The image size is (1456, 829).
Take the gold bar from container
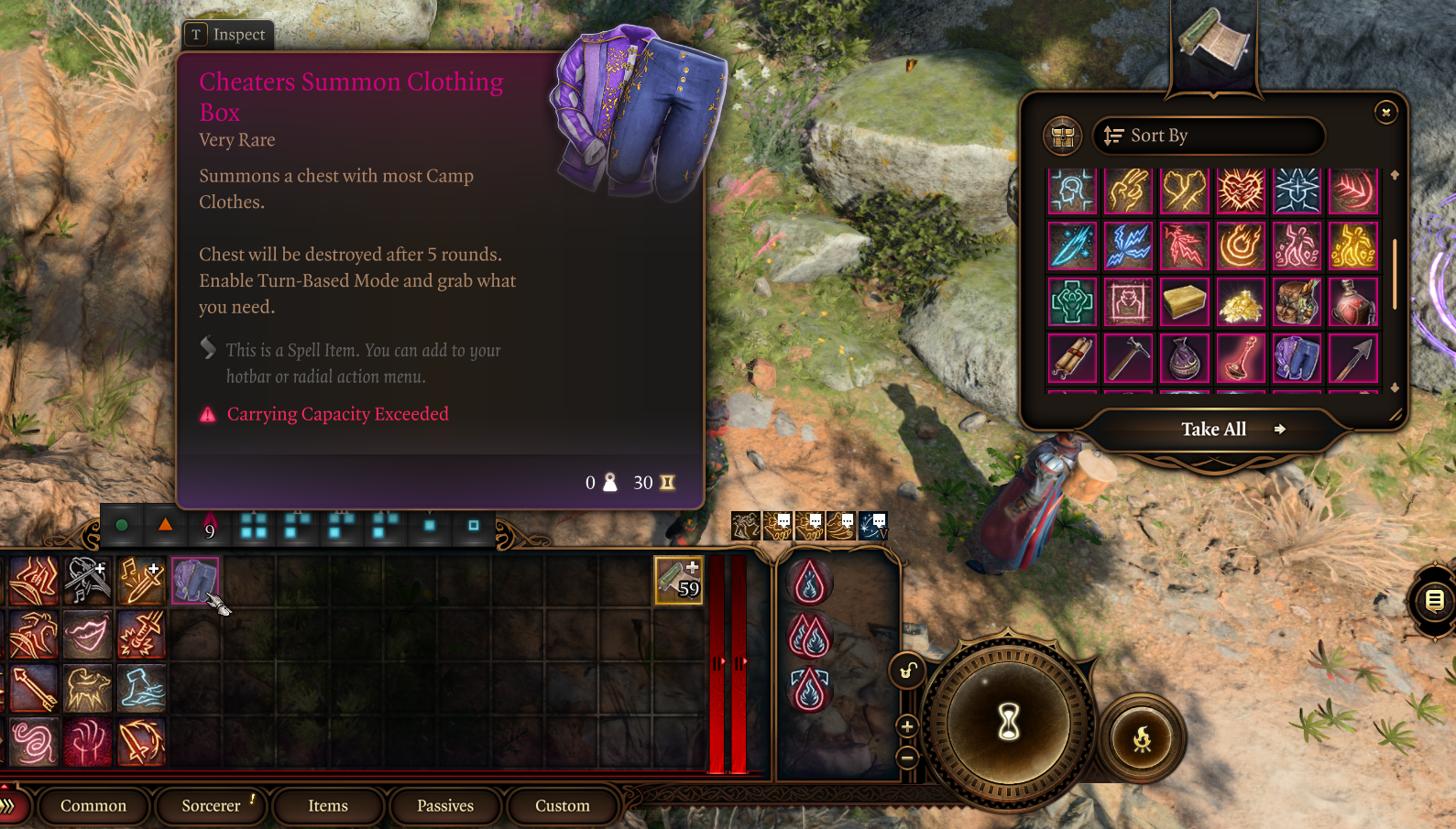(x=1184, y=302)
